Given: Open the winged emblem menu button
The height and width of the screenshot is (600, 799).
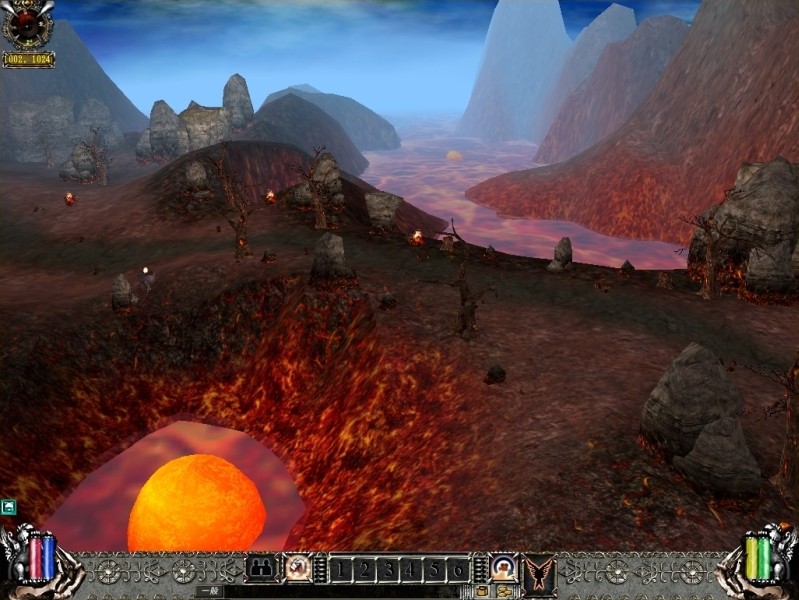Looking at the screenshot, I should pos(540,570).
